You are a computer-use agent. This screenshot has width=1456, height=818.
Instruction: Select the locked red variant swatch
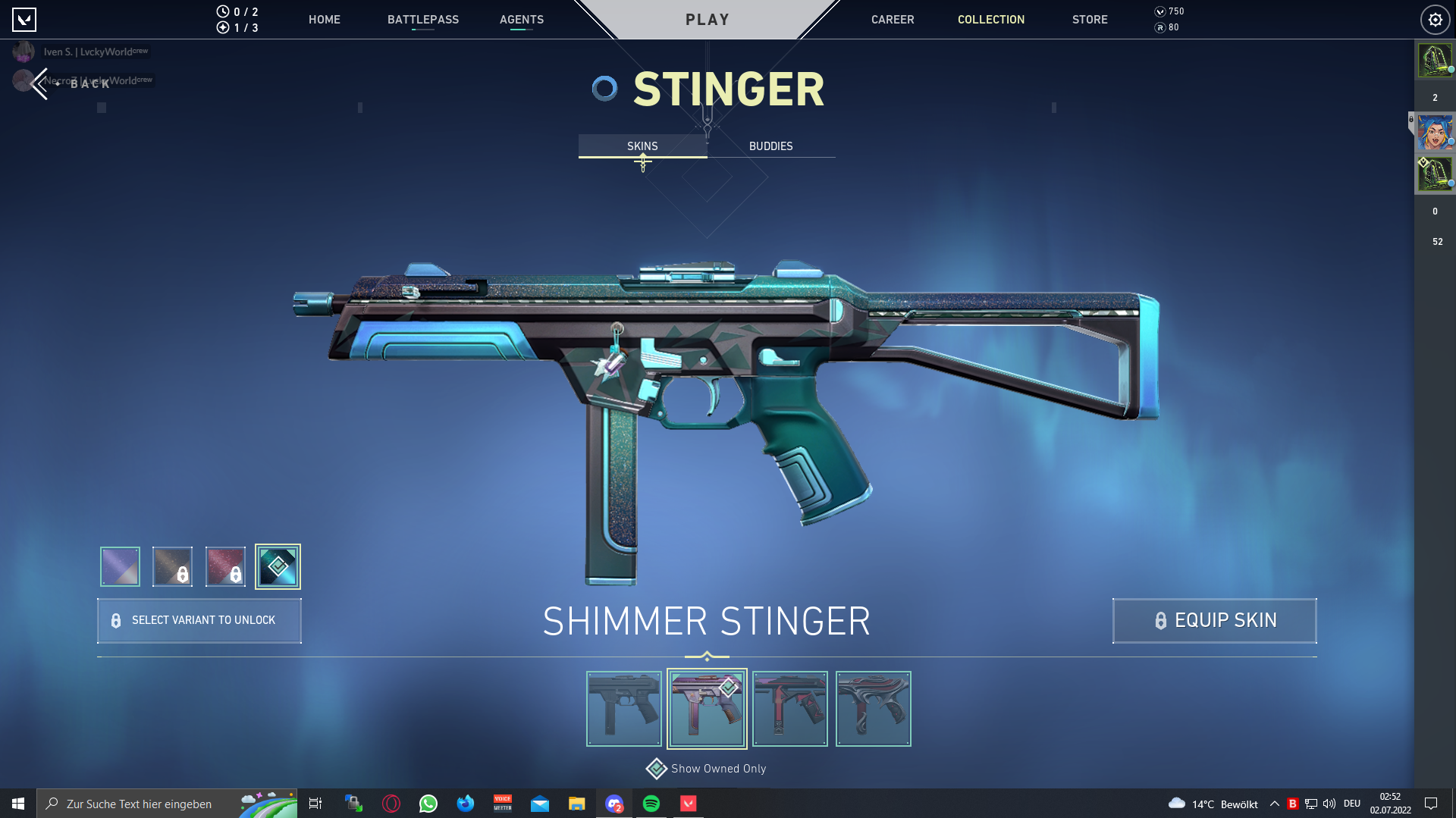(225, 566)
